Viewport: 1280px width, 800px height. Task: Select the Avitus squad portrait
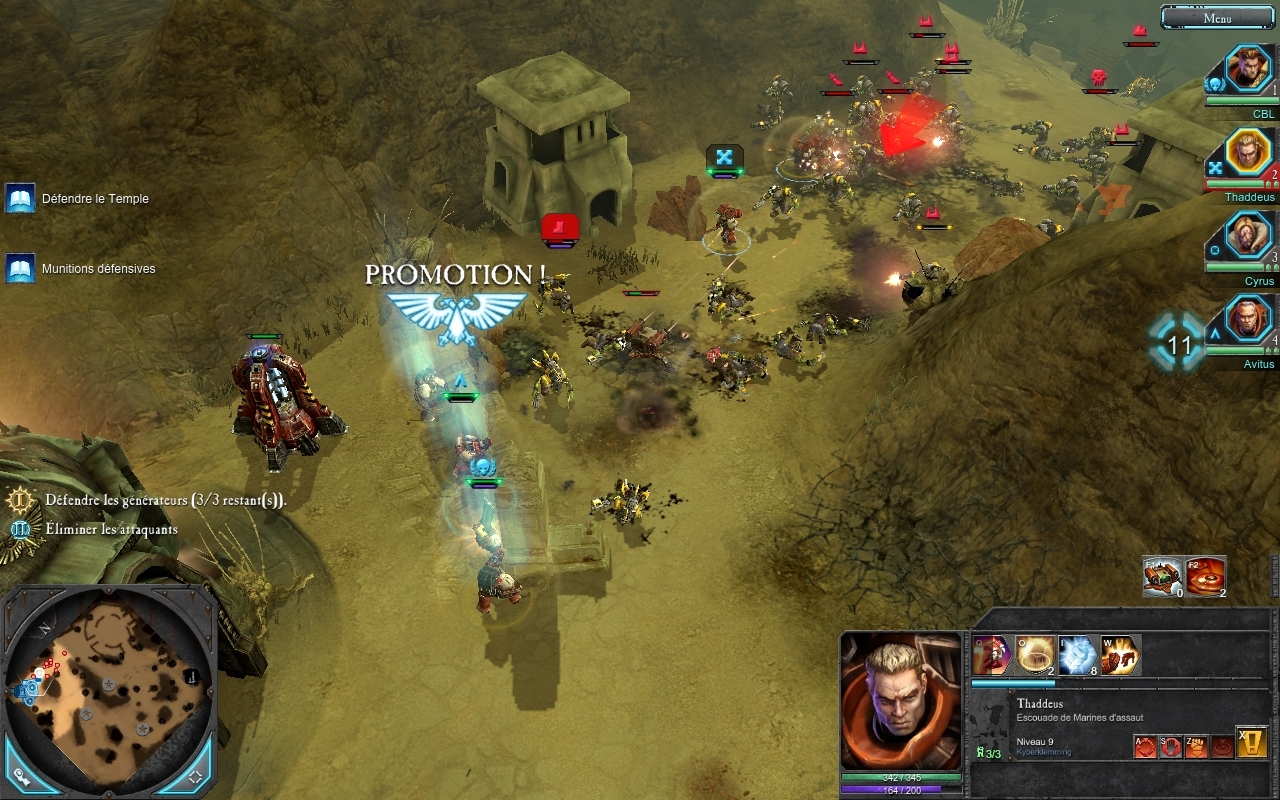coord(1249,320)
